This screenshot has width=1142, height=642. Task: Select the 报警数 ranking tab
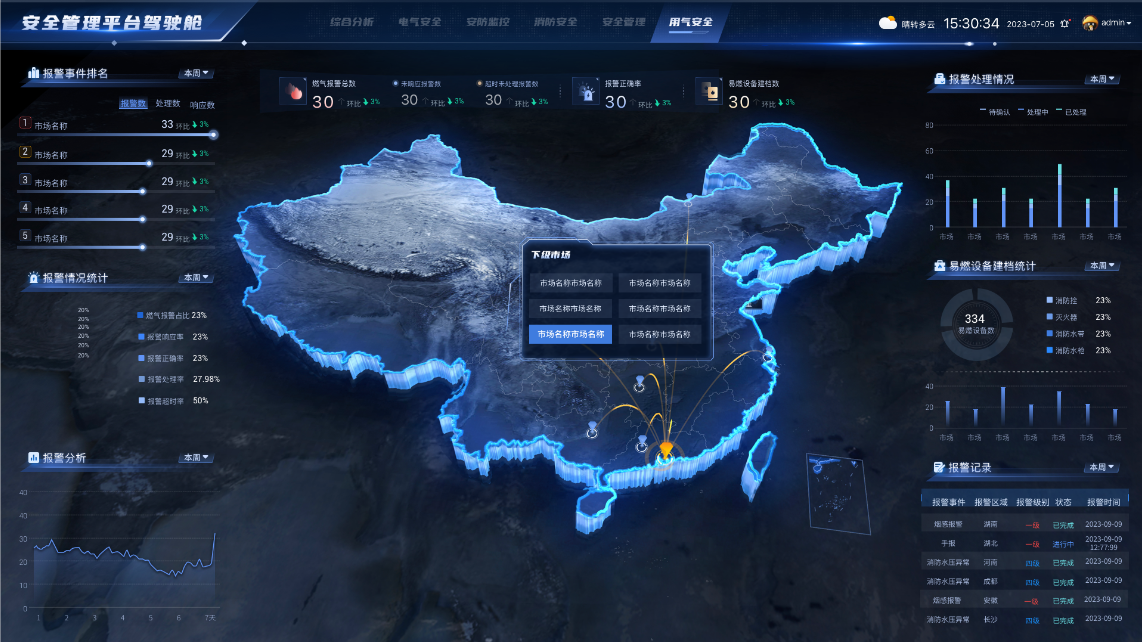pyautogui.click(x=133, y=103)
